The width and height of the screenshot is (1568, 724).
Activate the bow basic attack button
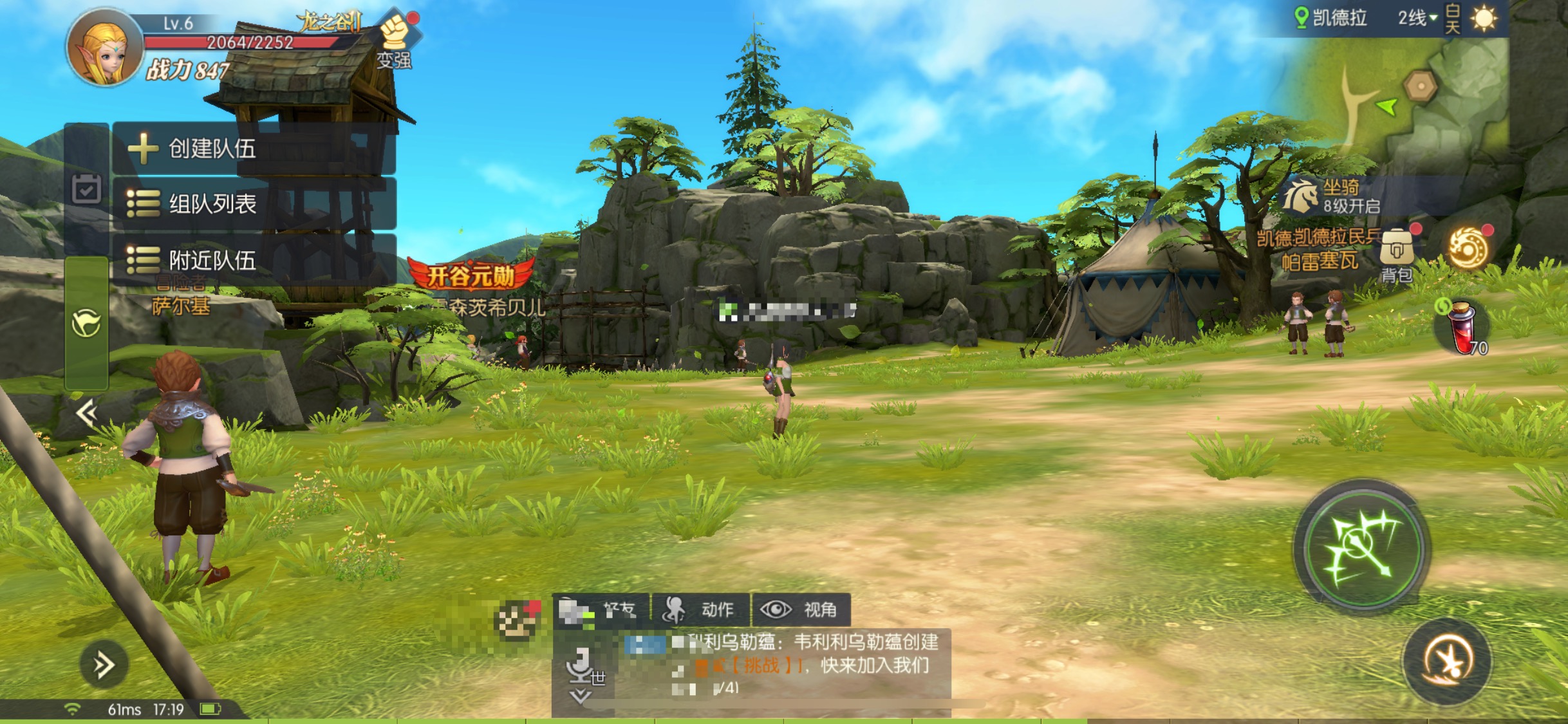click(1362, 547)
